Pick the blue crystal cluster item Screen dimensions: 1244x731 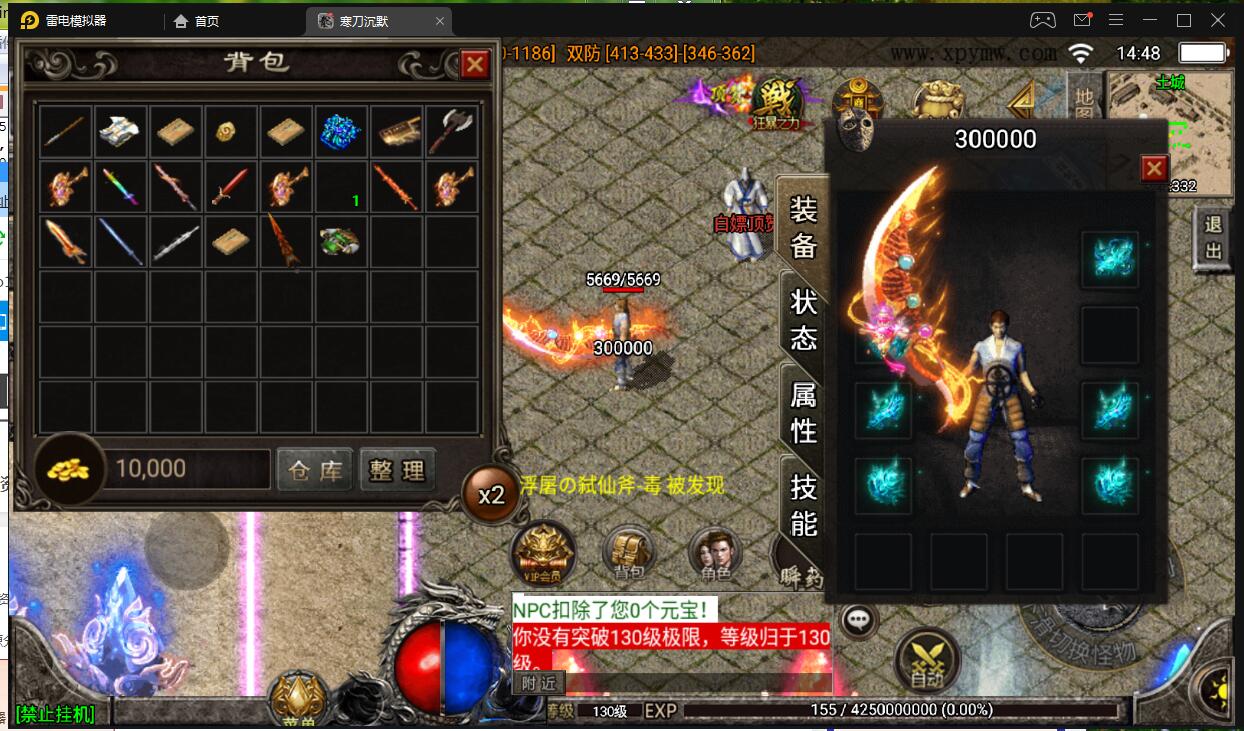[341, 132]
